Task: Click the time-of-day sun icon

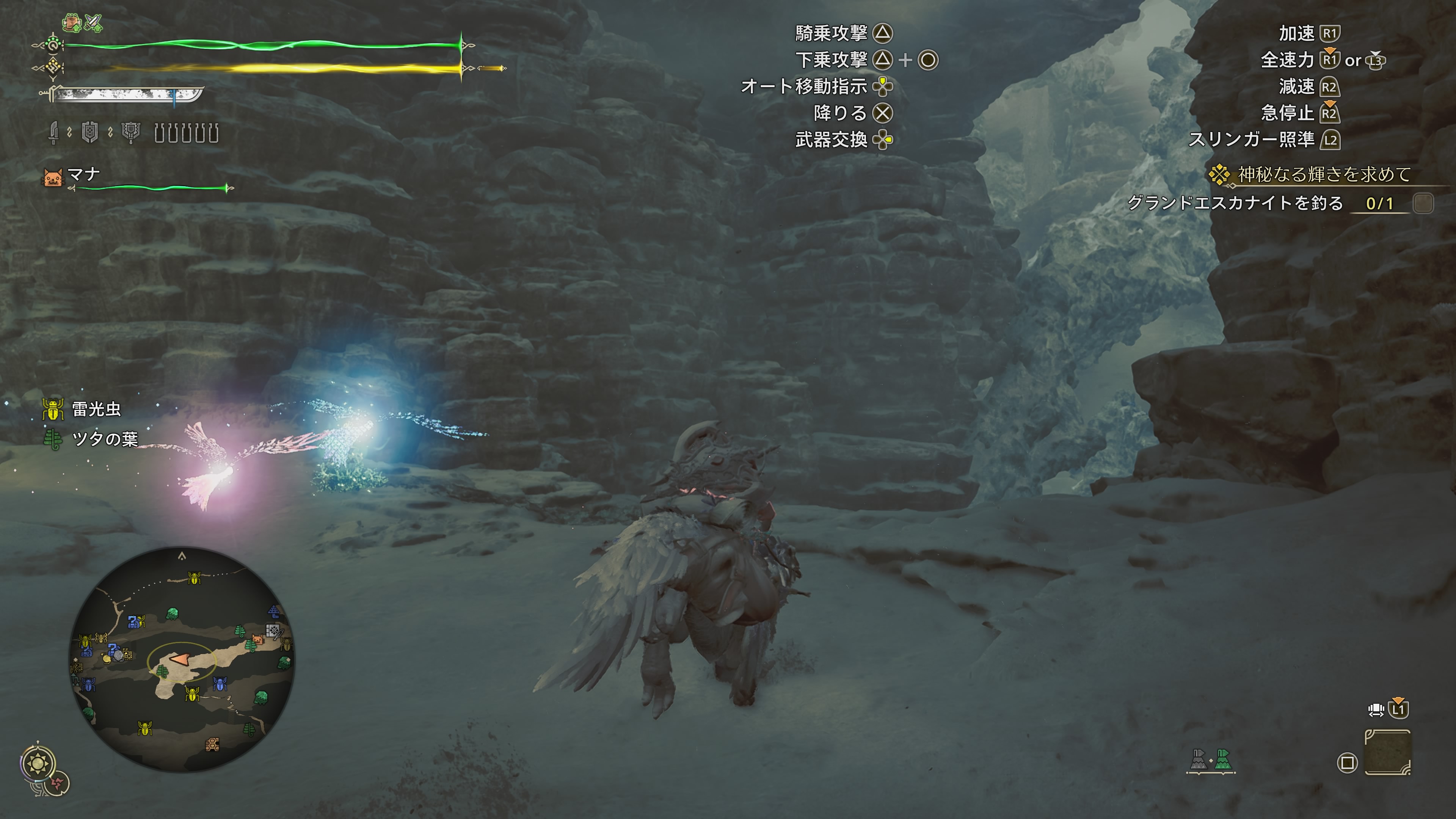Action: point(38,764)
